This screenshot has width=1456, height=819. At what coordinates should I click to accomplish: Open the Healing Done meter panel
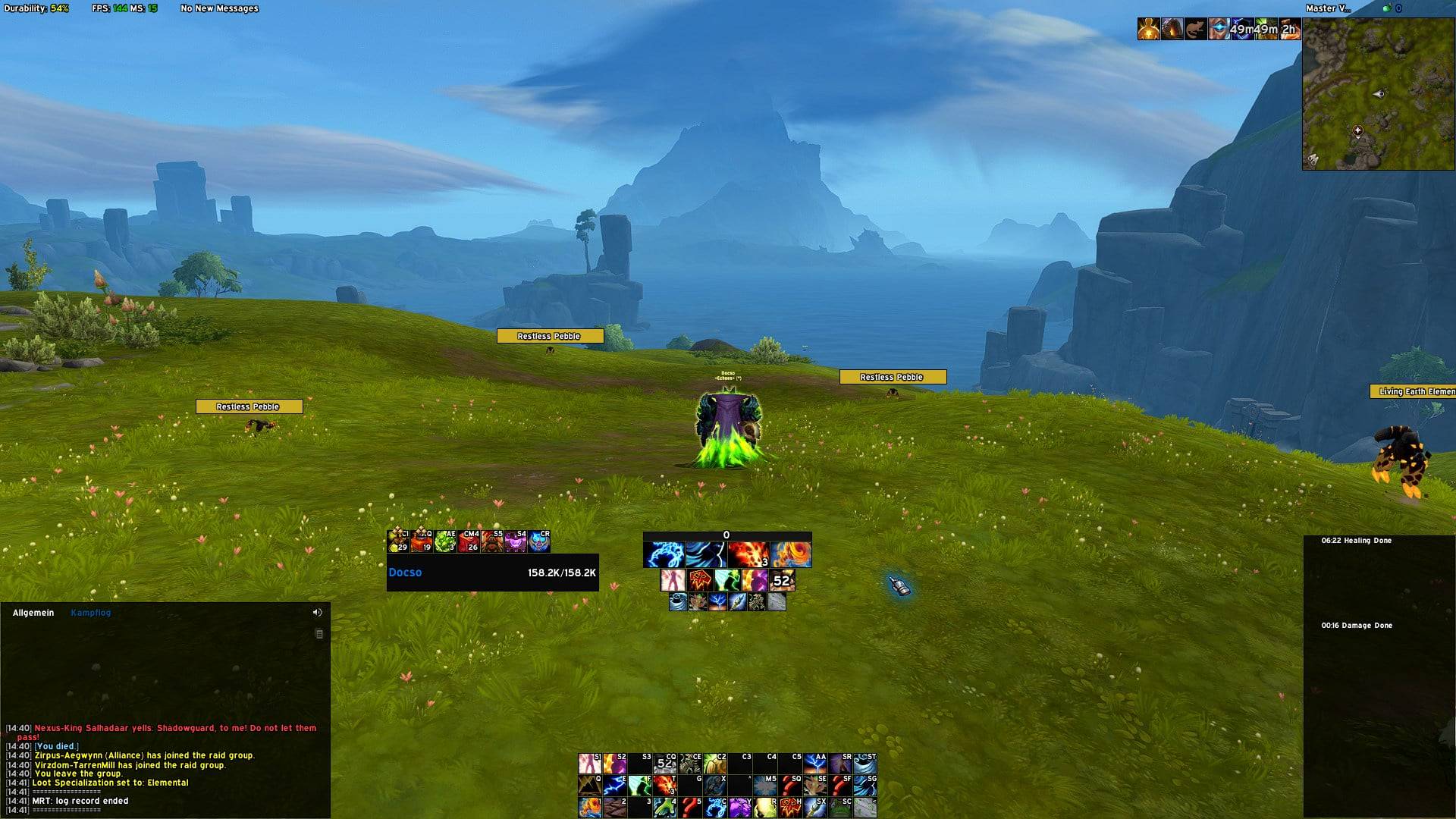[1356, 541]
